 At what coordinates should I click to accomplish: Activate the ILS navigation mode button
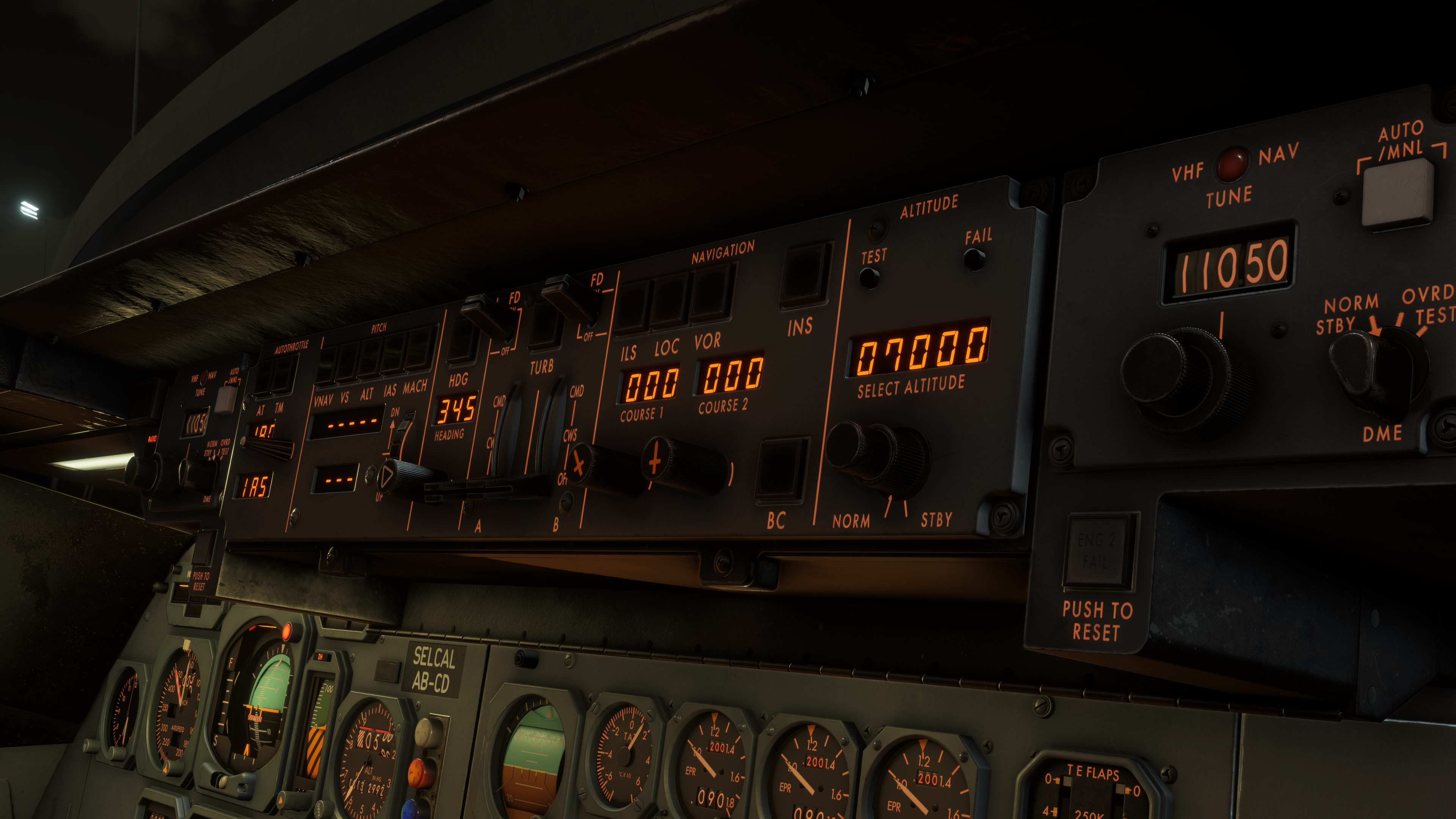632,308
